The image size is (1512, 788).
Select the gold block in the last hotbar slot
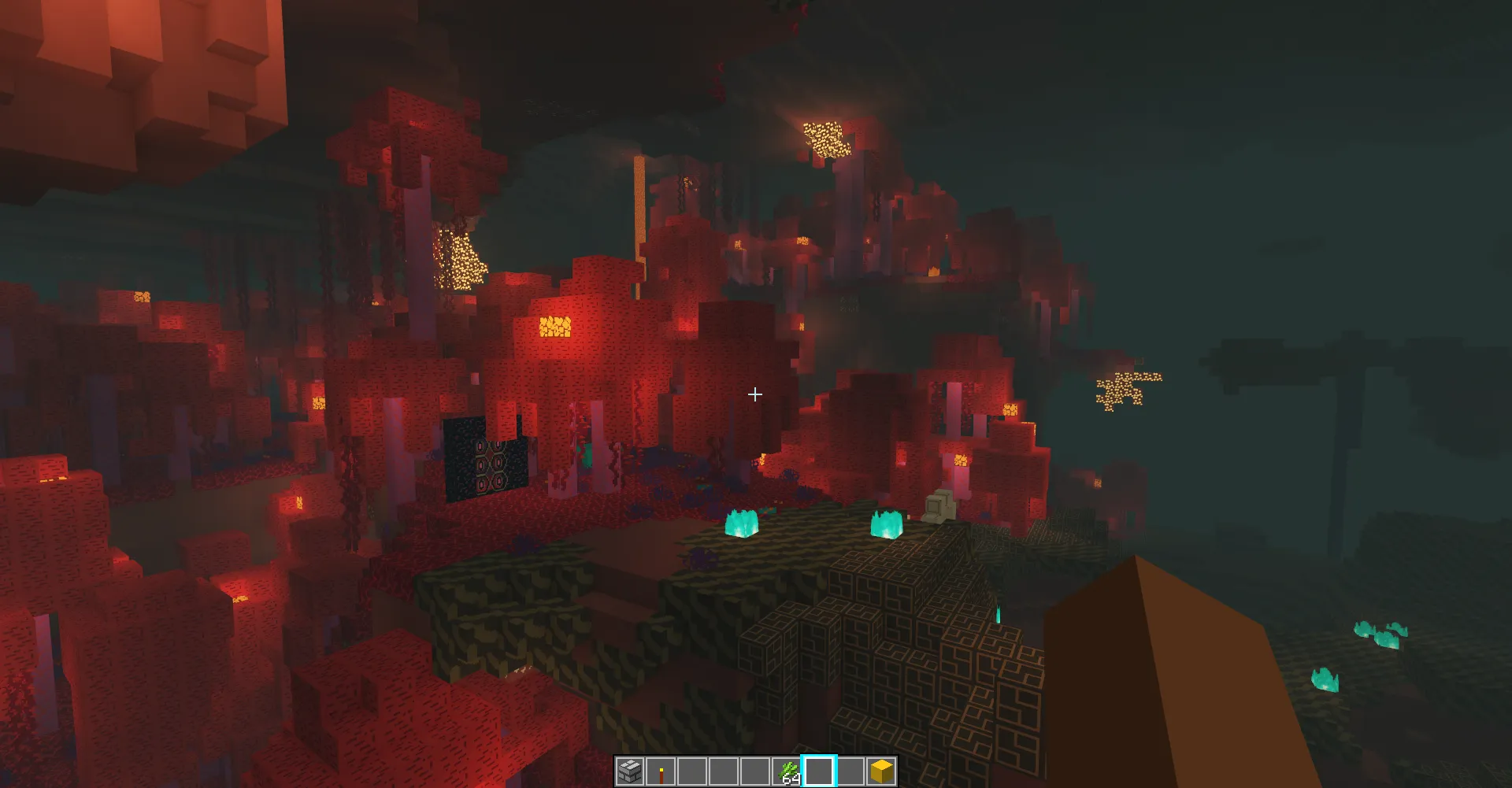pyautogui.click(x=882, y=772)
